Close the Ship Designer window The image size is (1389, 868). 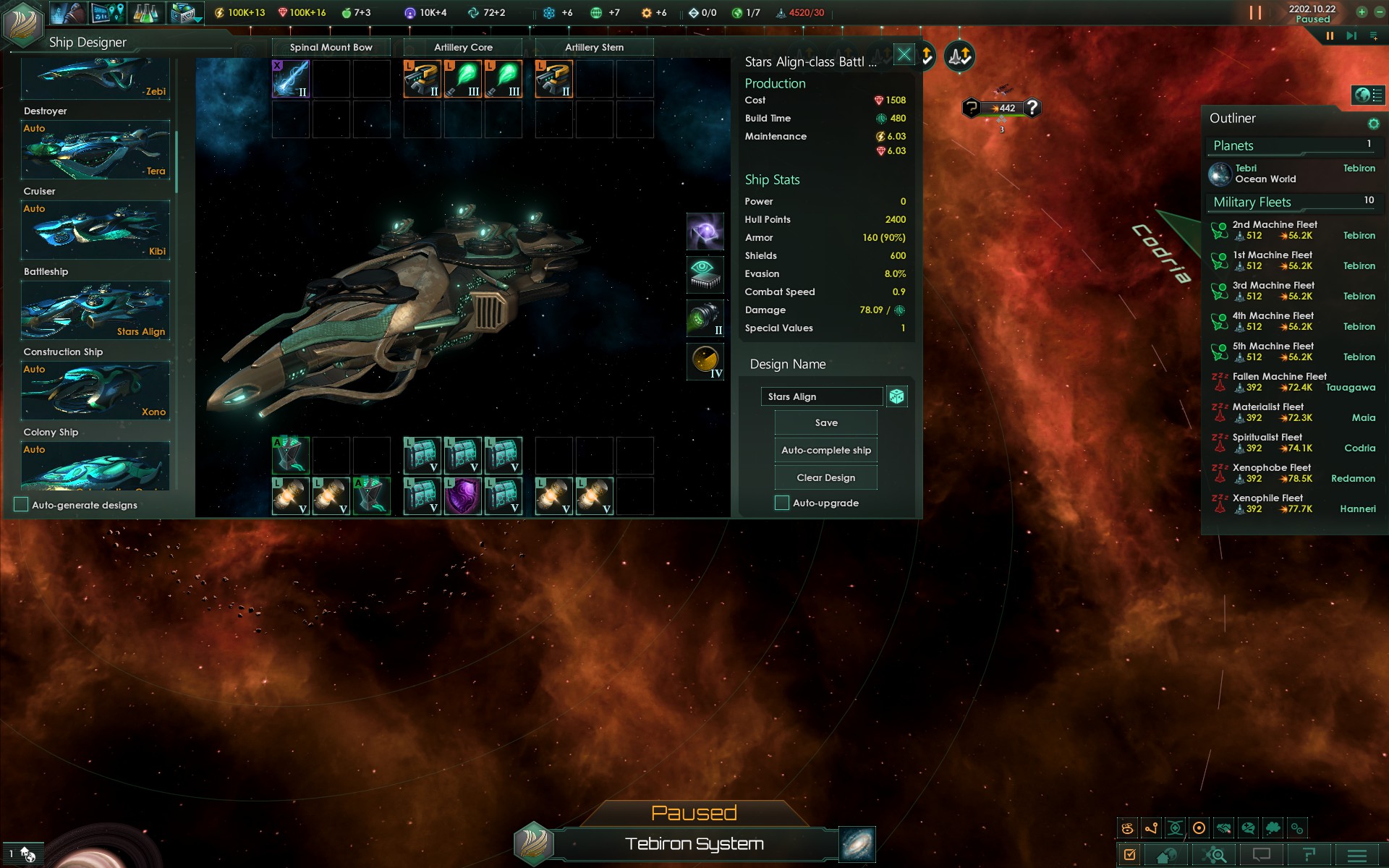click(x=904, y=55)
